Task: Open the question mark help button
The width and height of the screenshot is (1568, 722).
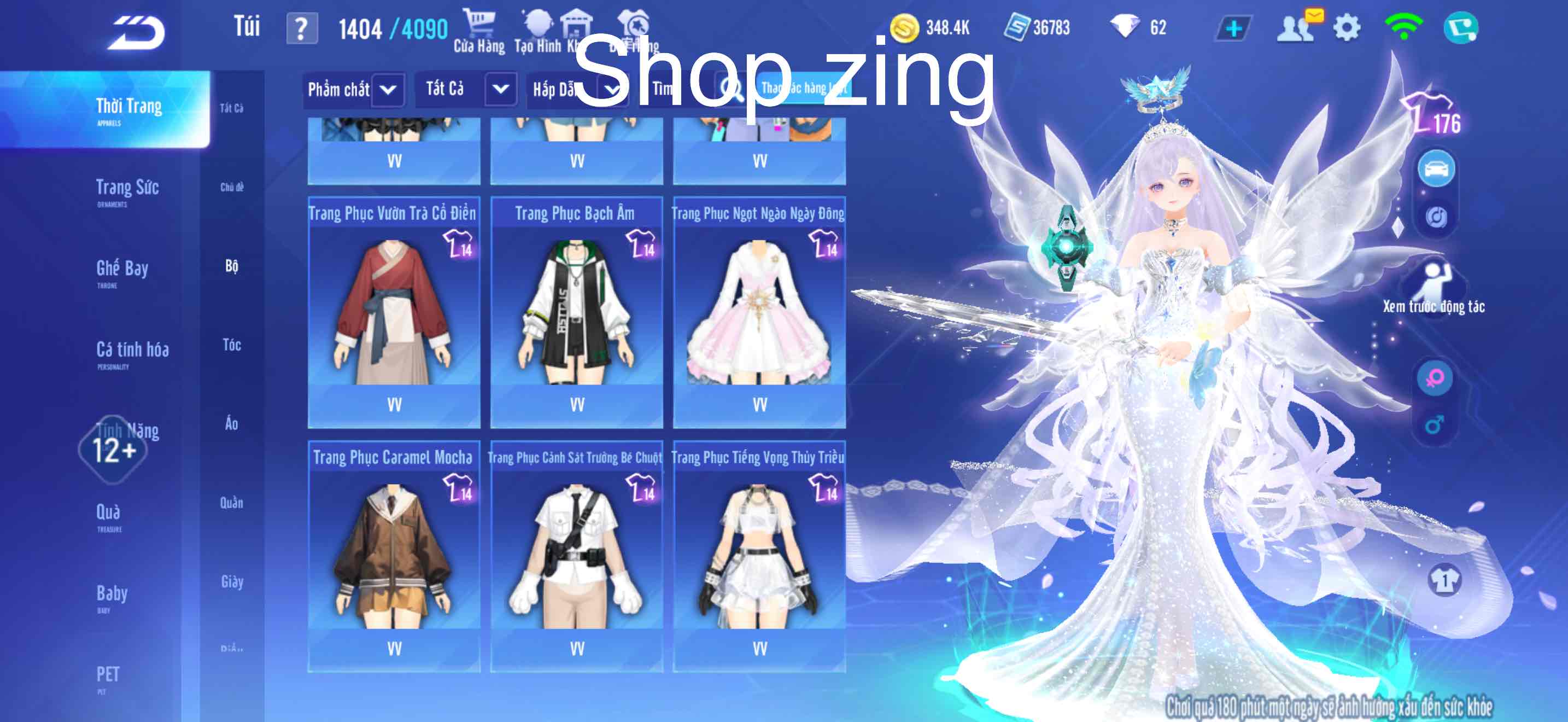Action: pos(302,28)
